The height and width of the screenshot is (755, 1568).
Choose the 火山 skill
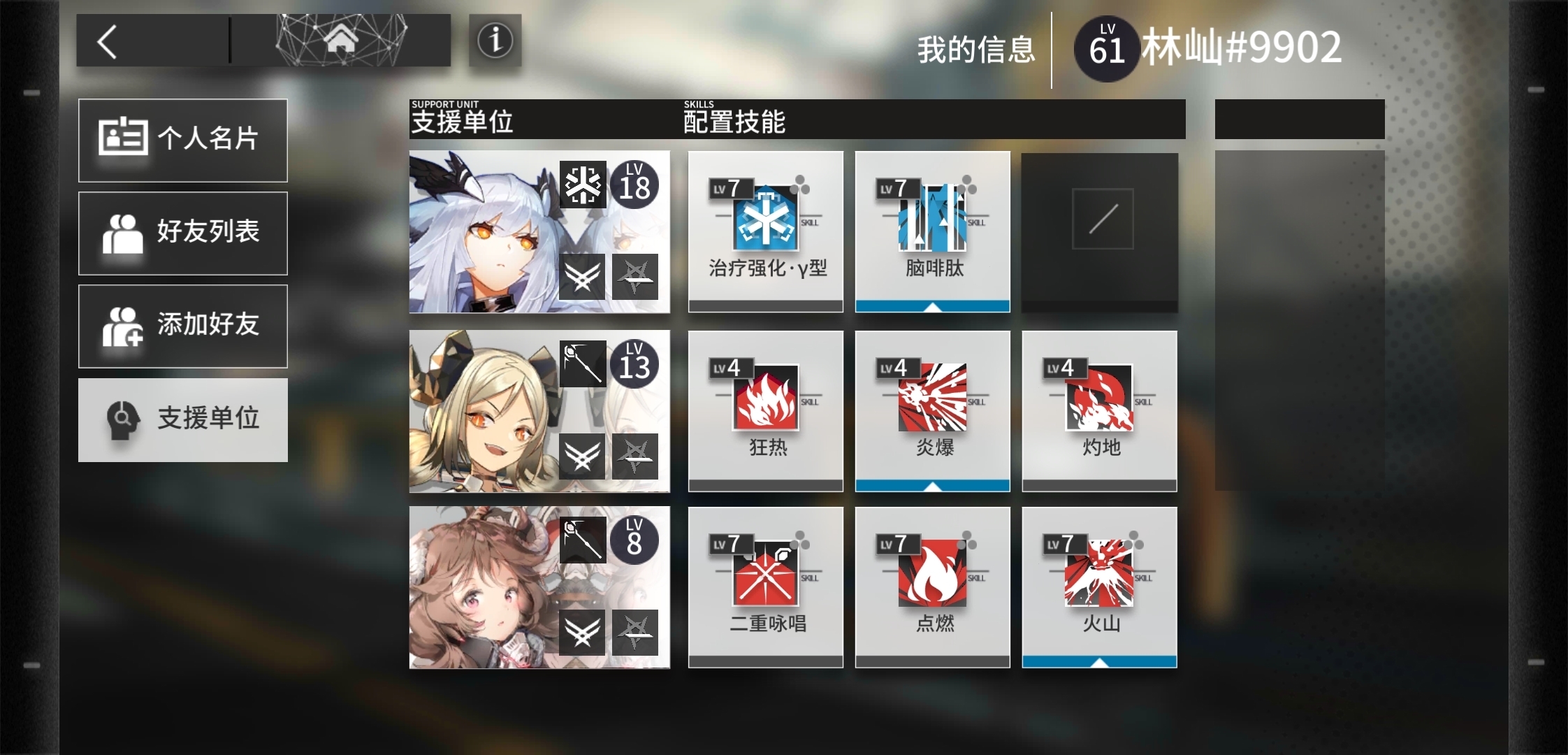click(x=1100, y=587)
